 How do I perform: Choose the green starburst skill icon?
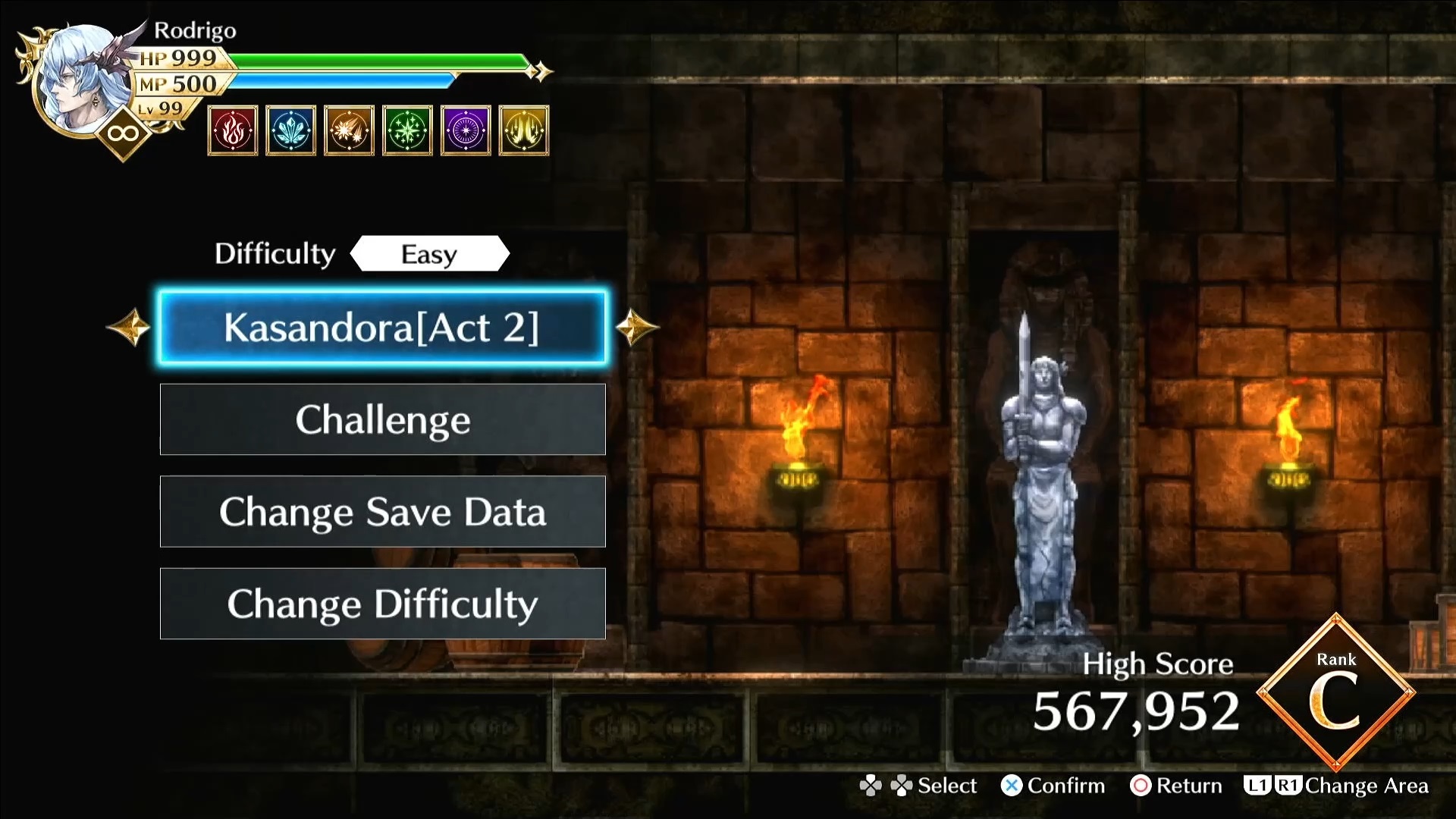click(x=407, y=130)
